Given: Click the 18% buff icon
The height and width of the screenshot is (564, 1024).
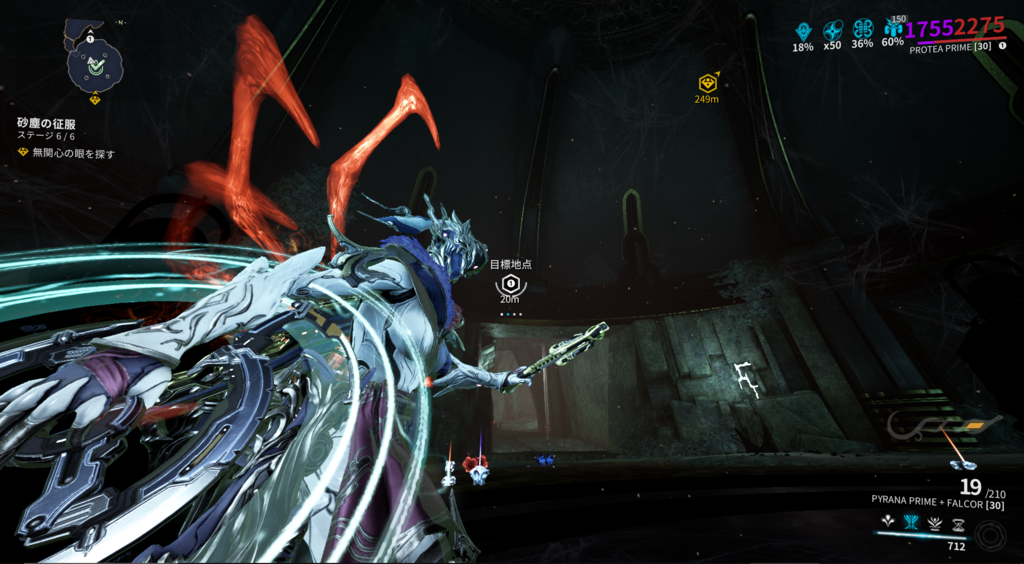Looking at the screenshot, I should [x=803, y=31].
